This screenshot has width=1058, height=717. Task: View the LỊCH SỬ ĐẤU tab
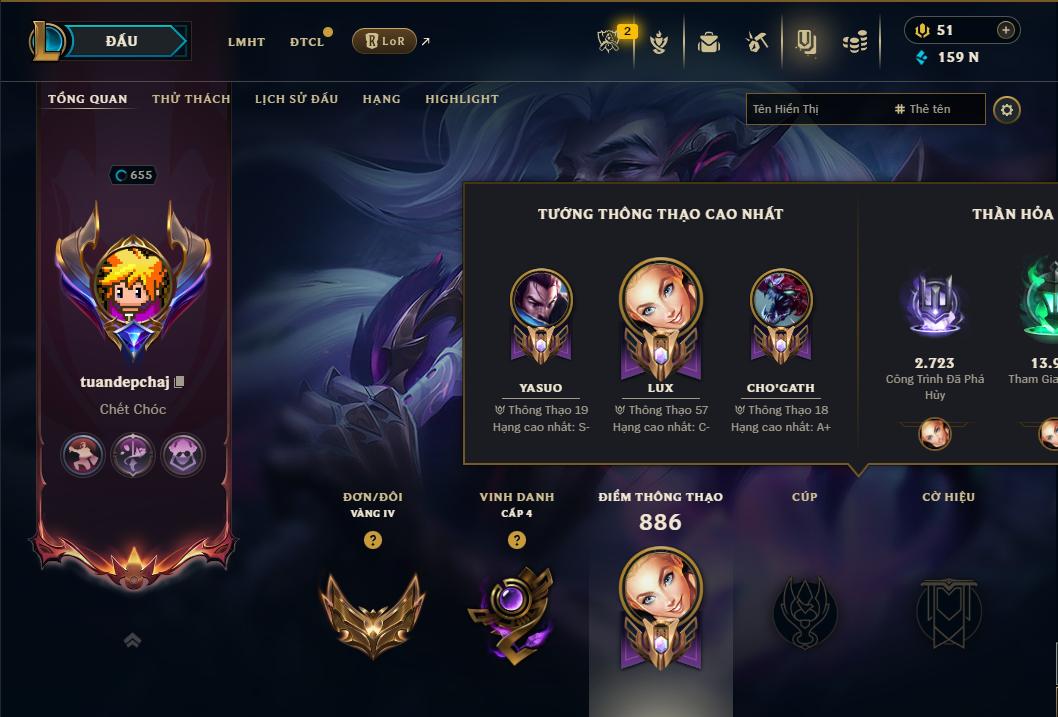point(296,99)
